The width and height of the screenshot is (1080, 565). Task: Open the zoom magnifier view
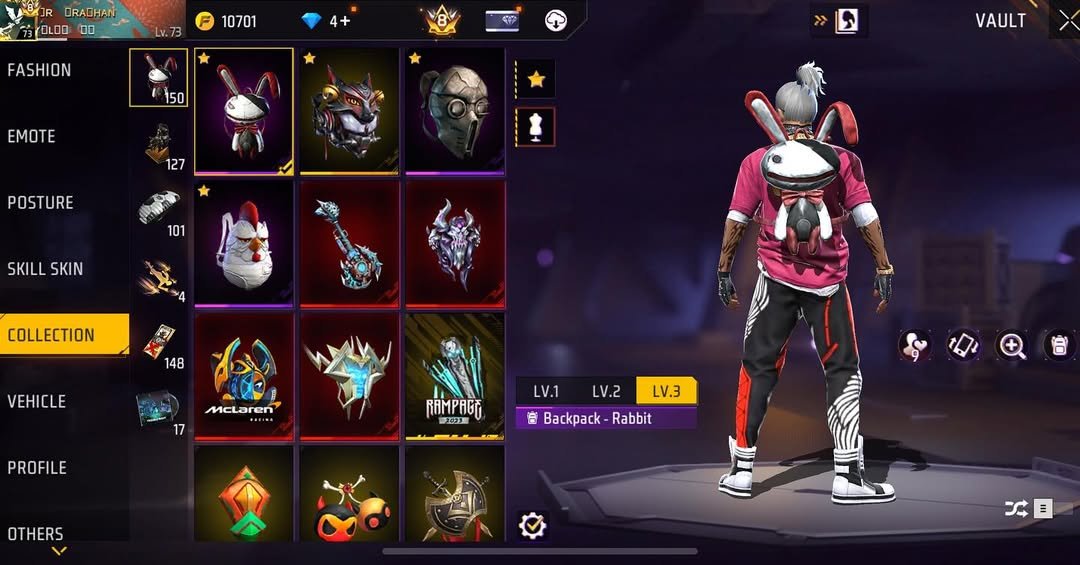(x=1012, y=346)
